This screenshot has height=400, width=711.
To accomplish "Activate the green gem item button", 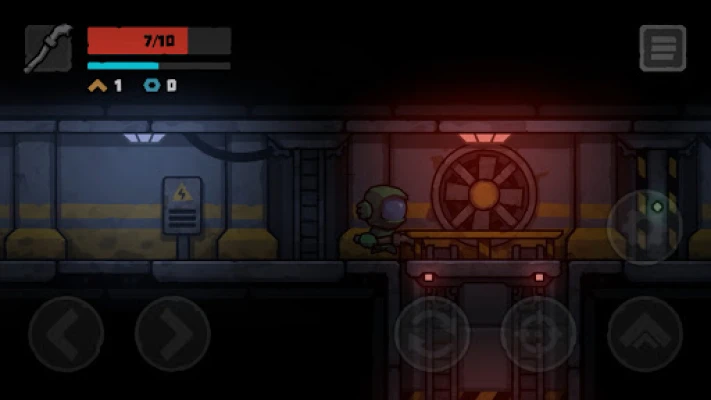I will (645, 227).
